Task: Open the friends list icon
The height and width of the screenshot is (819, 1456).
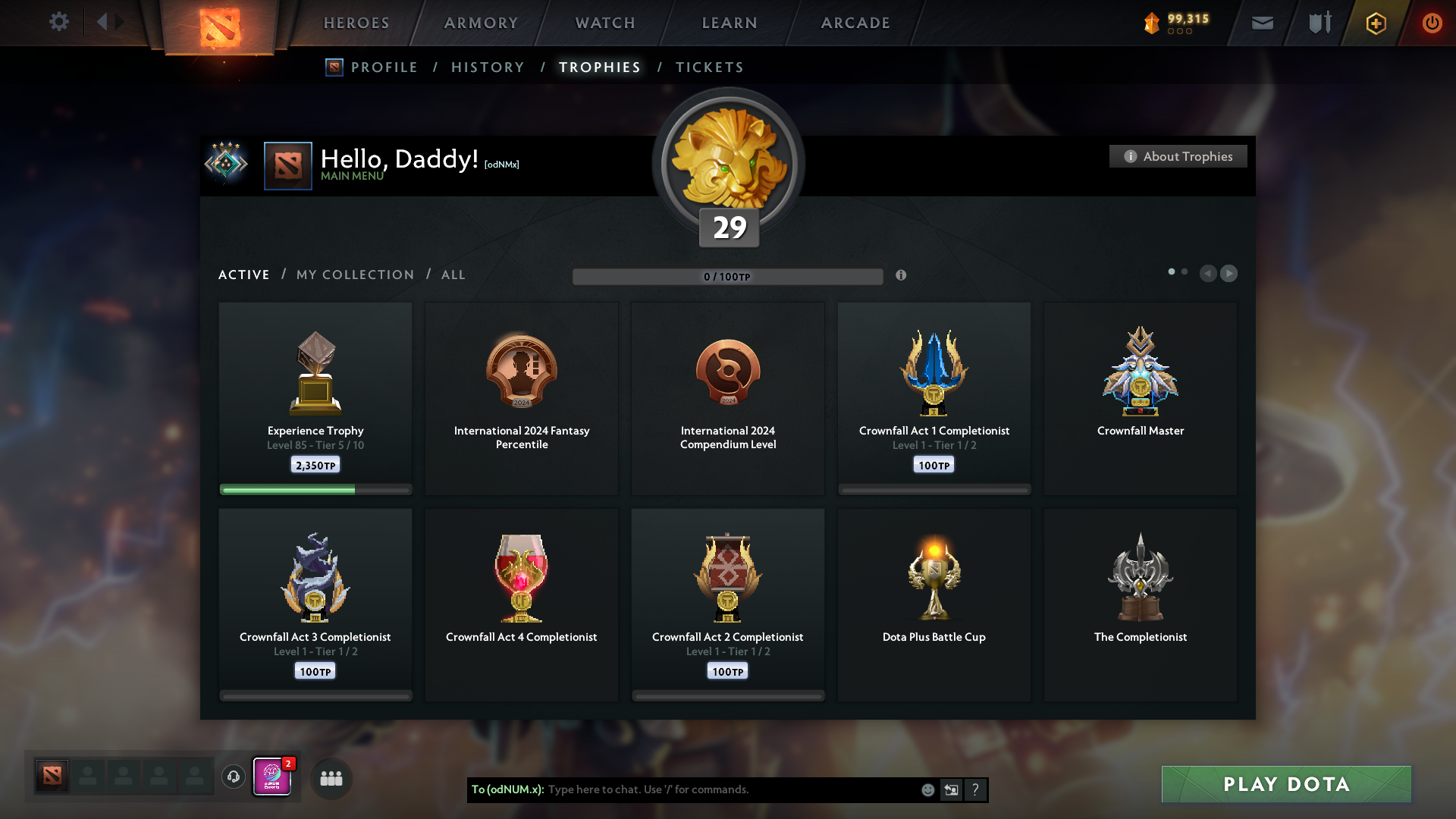Action: [x=331, y=777]
